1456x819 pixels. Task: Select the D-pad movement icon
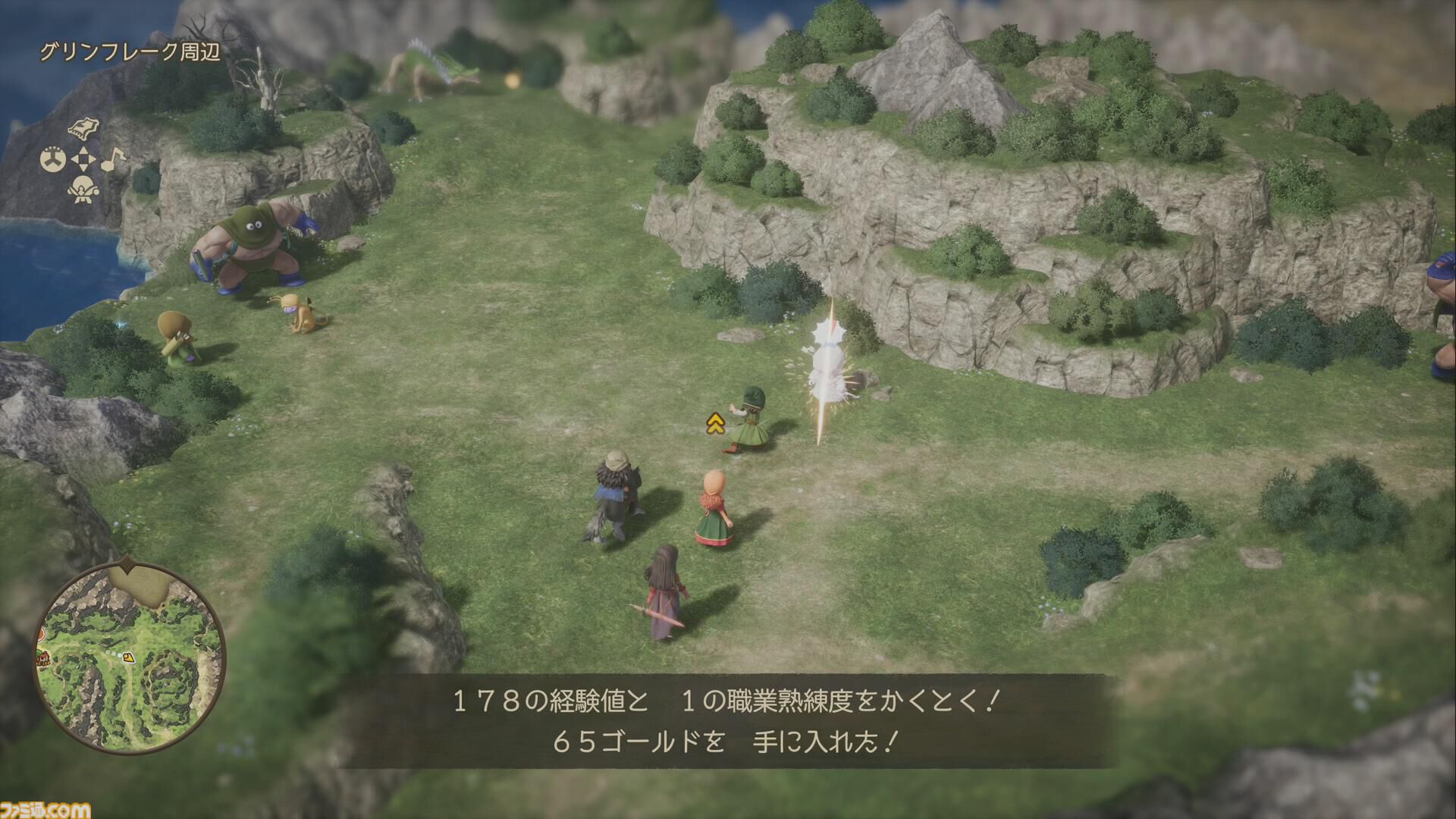pos(83,158)
